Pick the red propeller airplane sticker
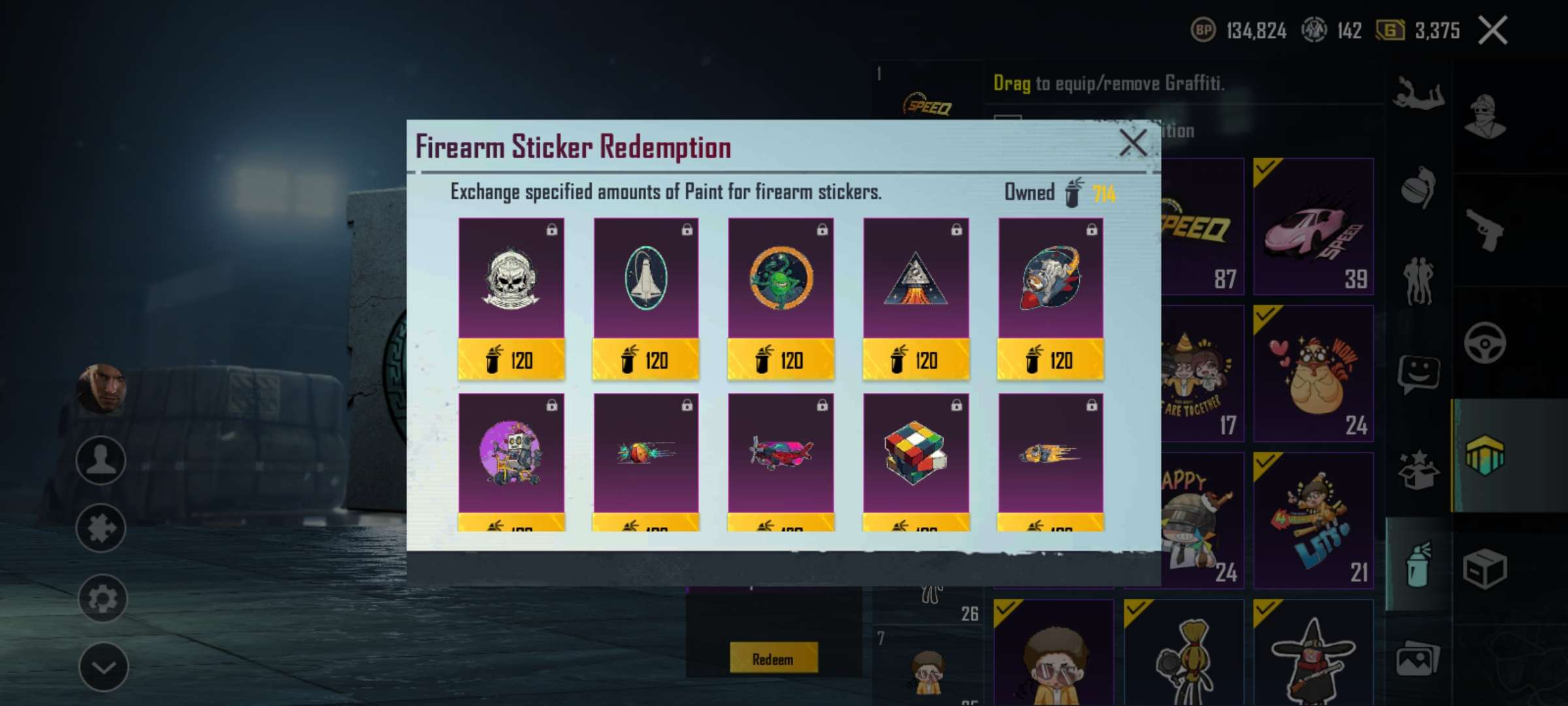The height and width of the screenshot is (706, 1568). (781, 454)
